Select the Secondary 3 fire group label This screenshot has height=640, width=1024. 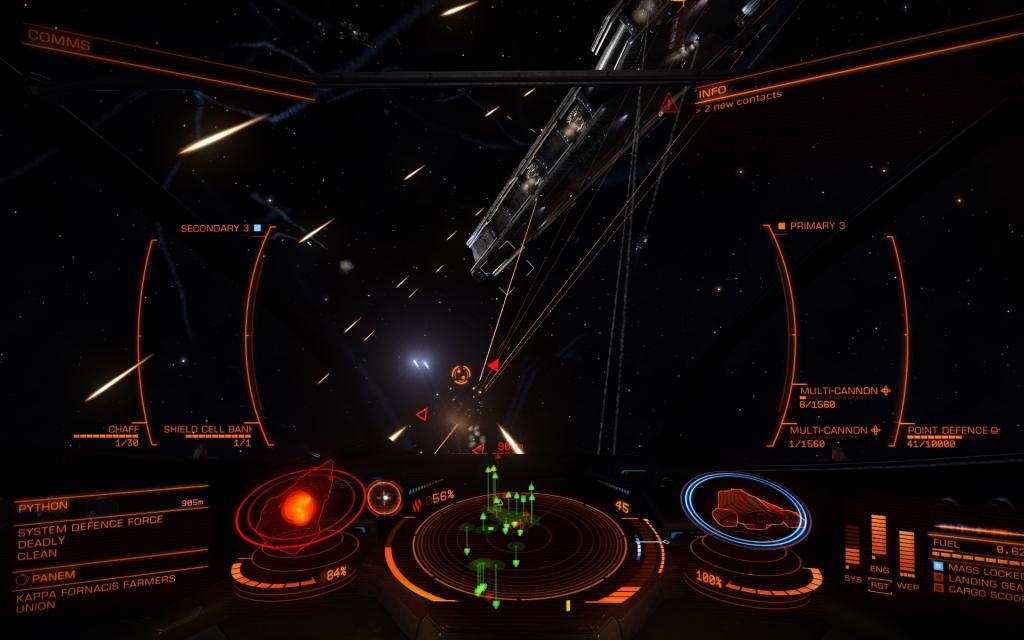tap(215, 228)
